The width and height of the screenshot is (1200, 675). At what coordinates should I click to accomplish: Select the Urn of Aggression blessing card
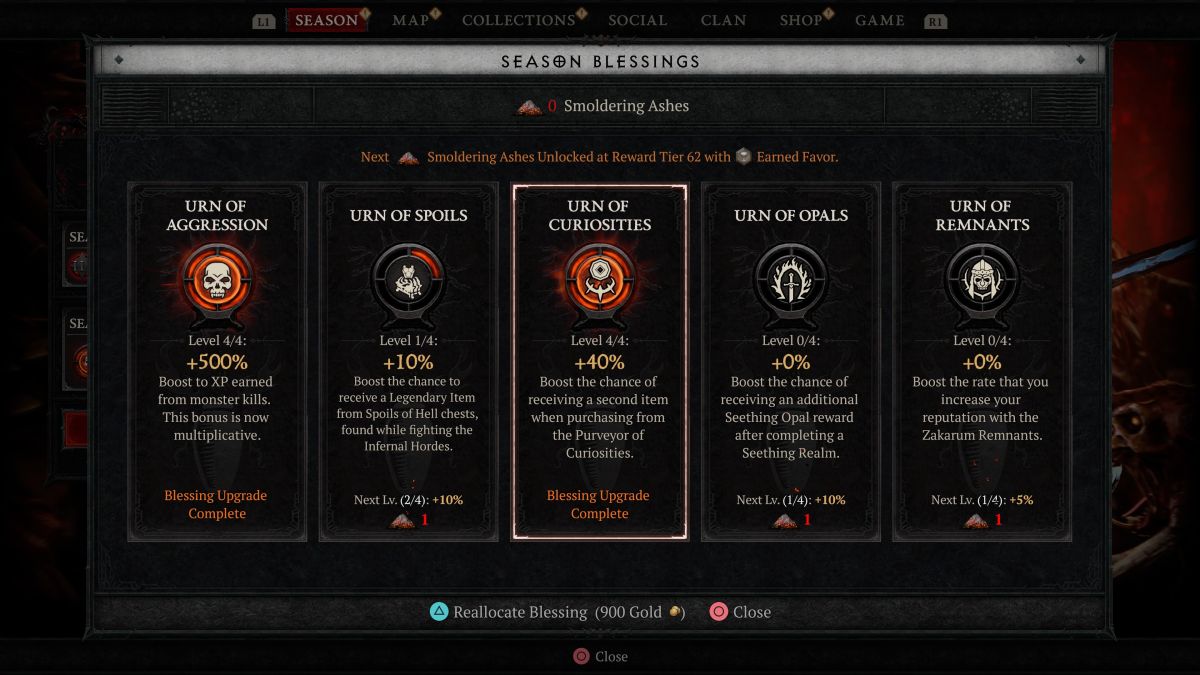tap(217, 361)
